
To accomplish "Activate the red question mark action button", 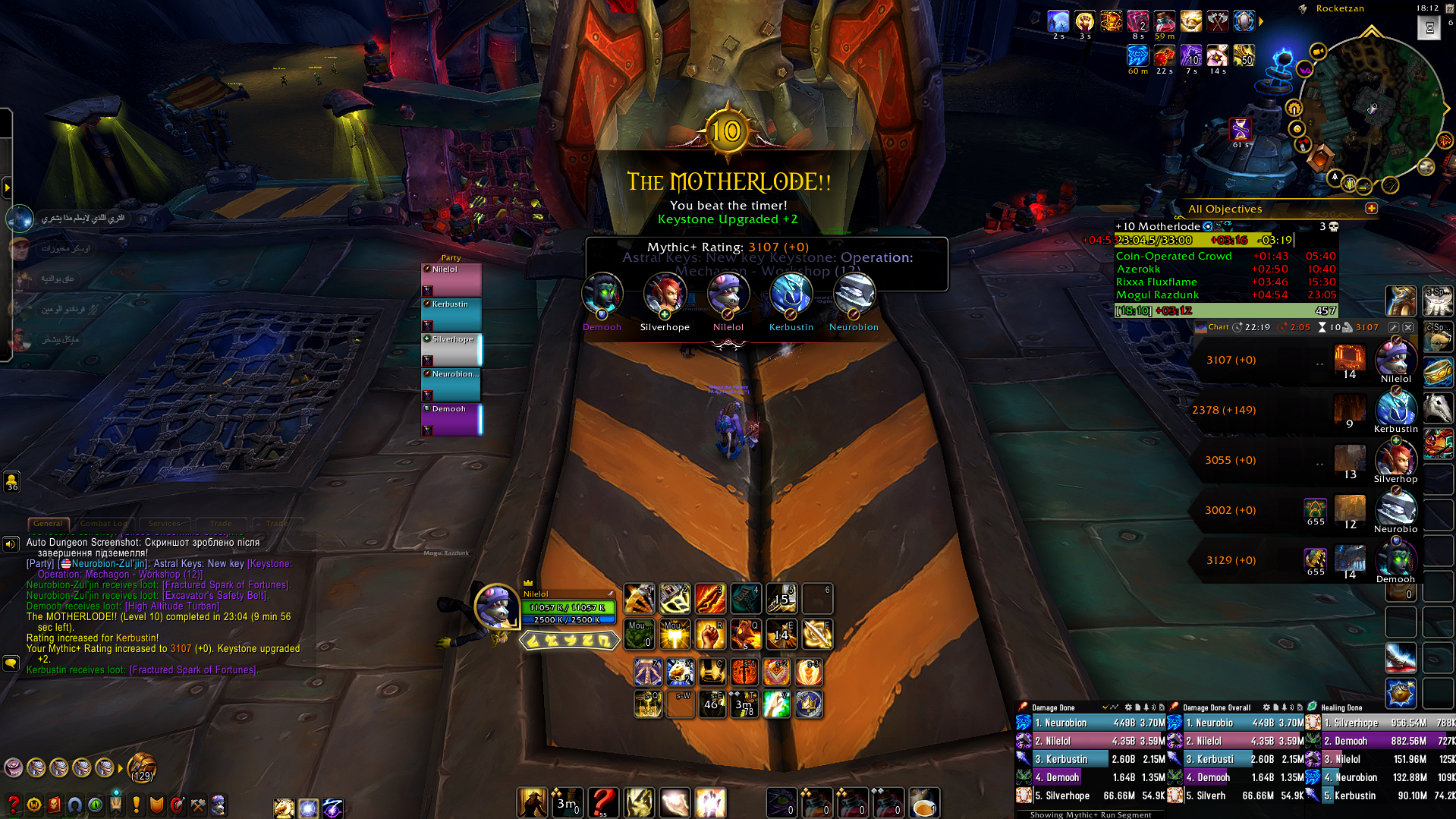I will [x=603, y=802].
